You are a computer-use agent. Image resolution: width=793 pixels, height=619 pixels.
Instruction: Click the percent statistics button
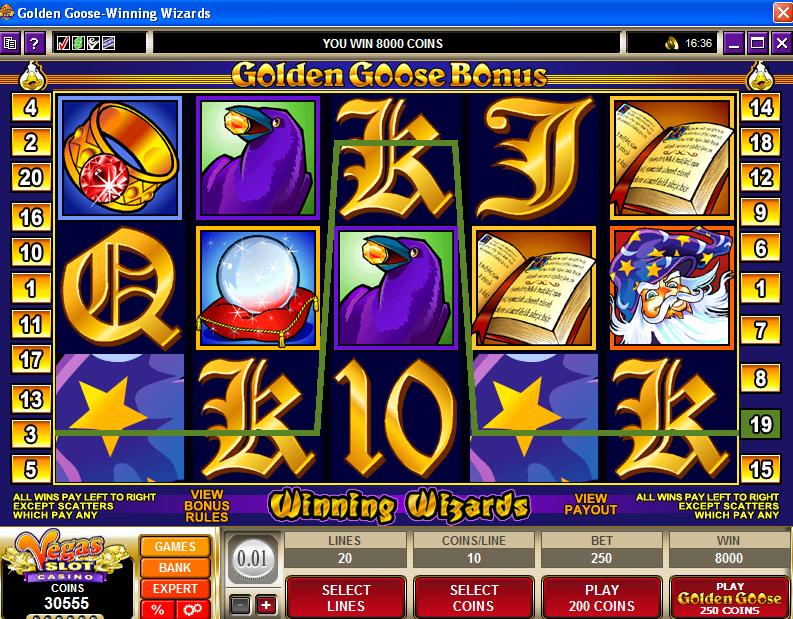158,609
